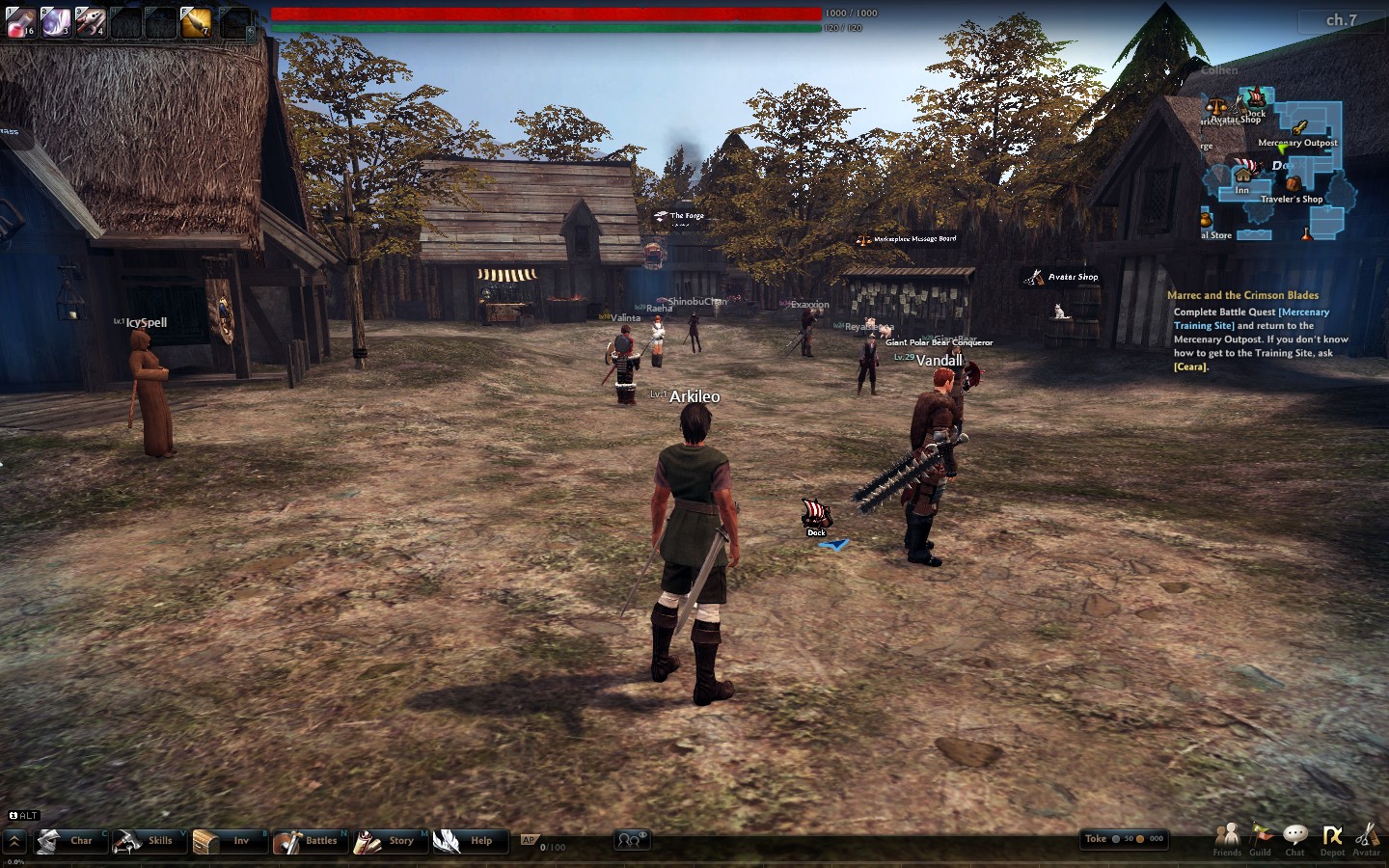Click the Token currency display
This screenshot has width=1389, height=868.
[1124, 839]
